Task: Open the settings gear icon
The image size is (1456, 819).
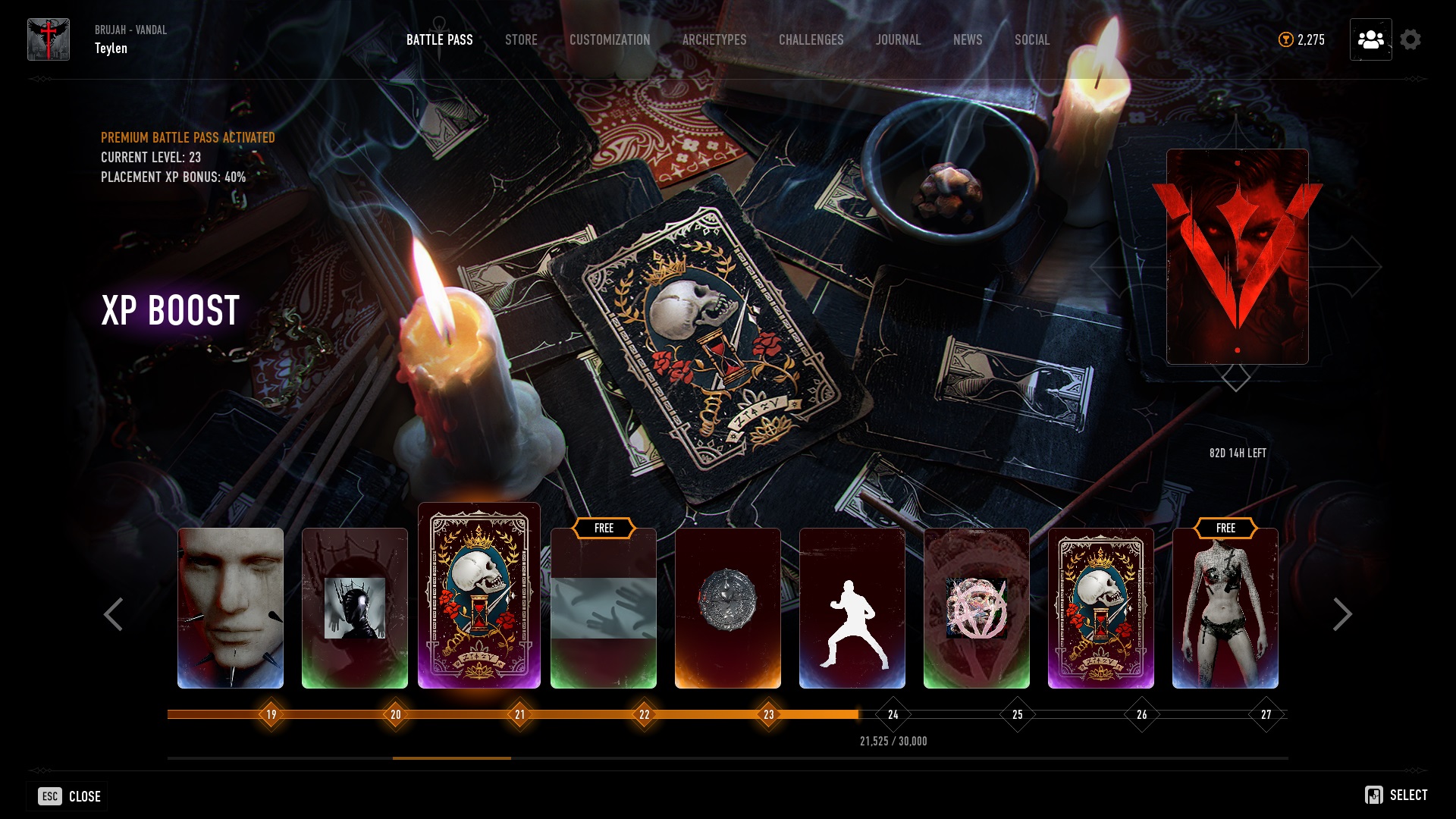Action: [x=1411, y=39]
